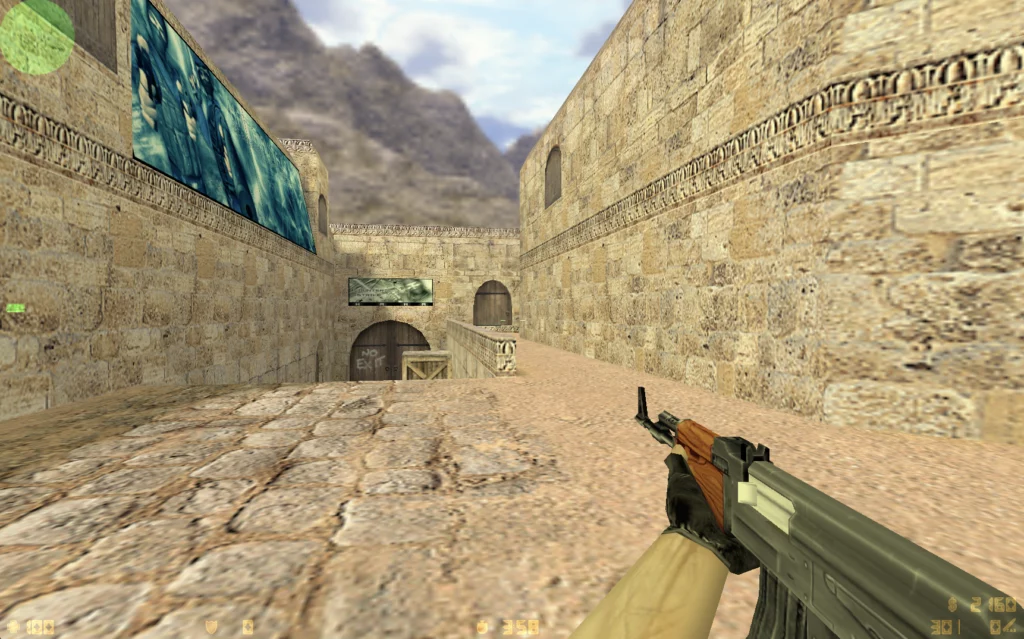This screenshot has width=1024, height=639.
Task: Click the green buy zone icon
Action: pyautogui.click(x=15, y=308)
